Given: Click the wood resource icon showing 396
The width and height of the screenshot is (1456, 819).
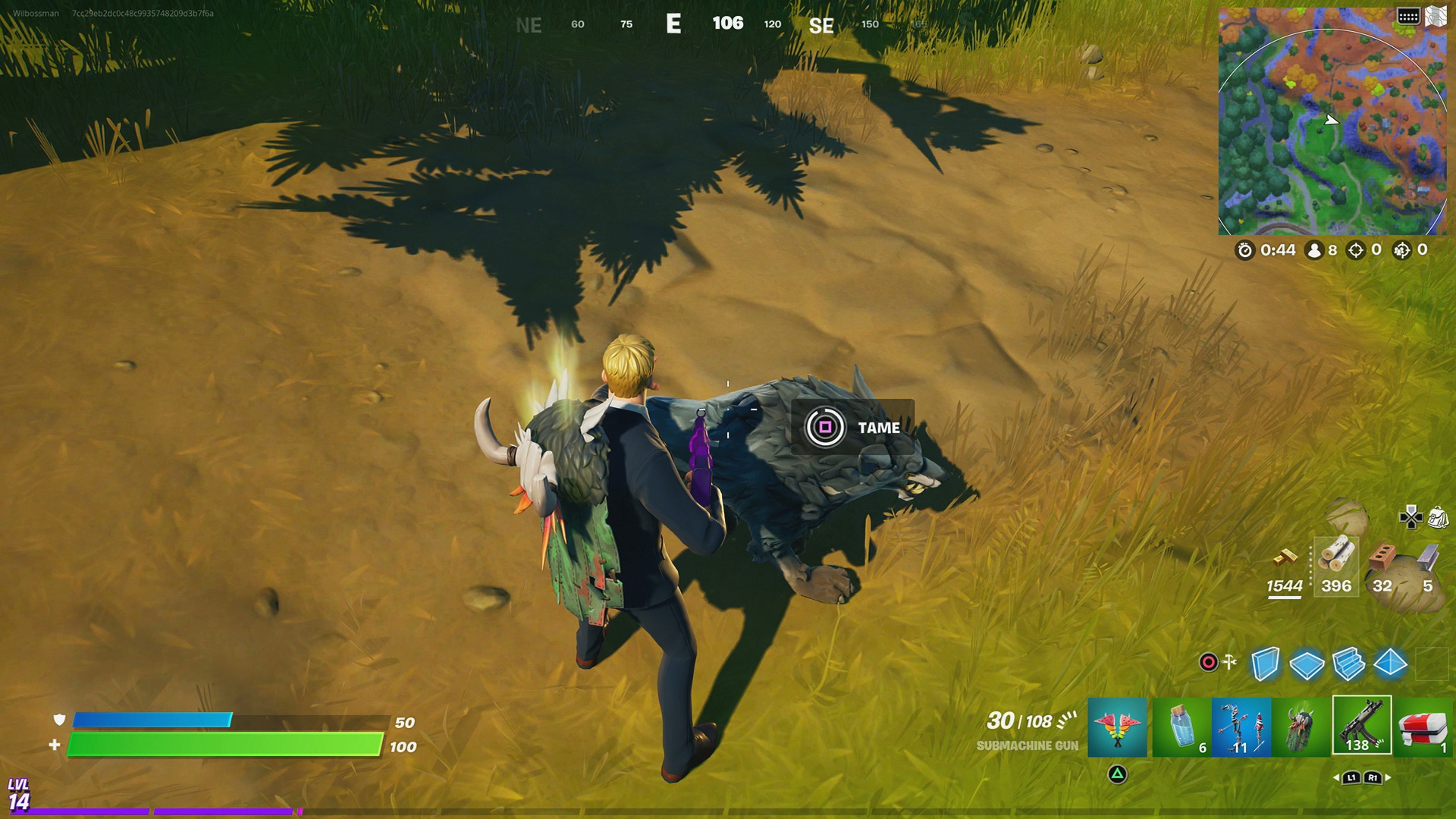Looking at the screenshot, I should tap(1337, 554).
